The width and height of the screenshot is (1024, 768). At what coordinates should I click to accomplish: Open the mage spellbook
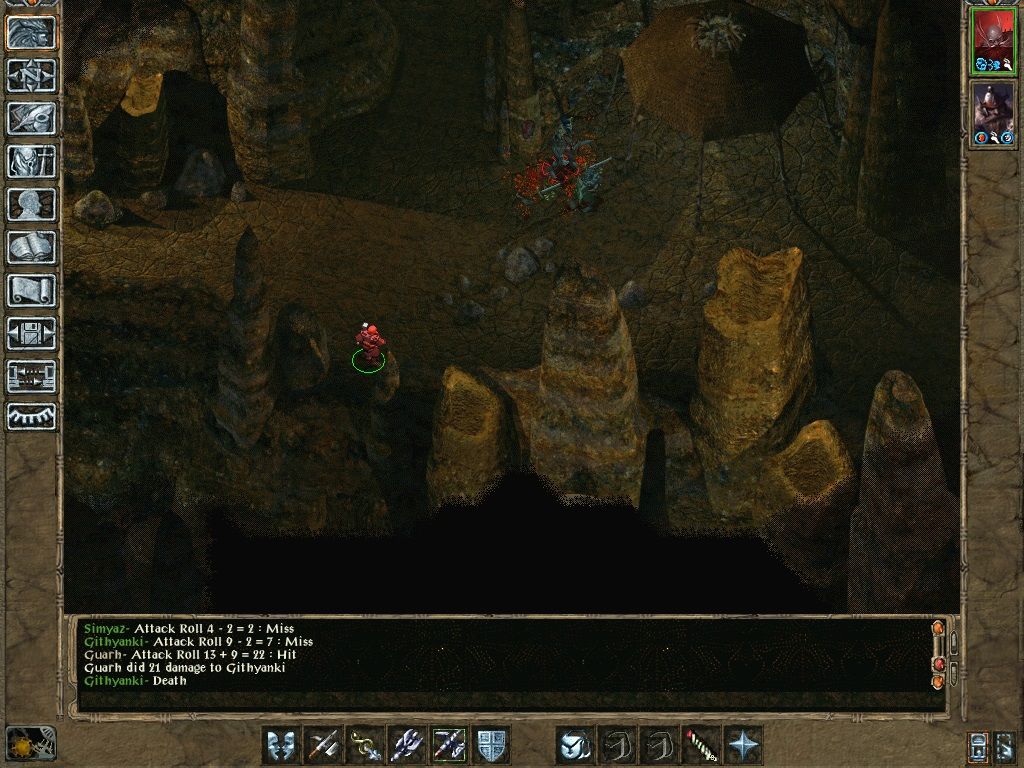[31, 247]
